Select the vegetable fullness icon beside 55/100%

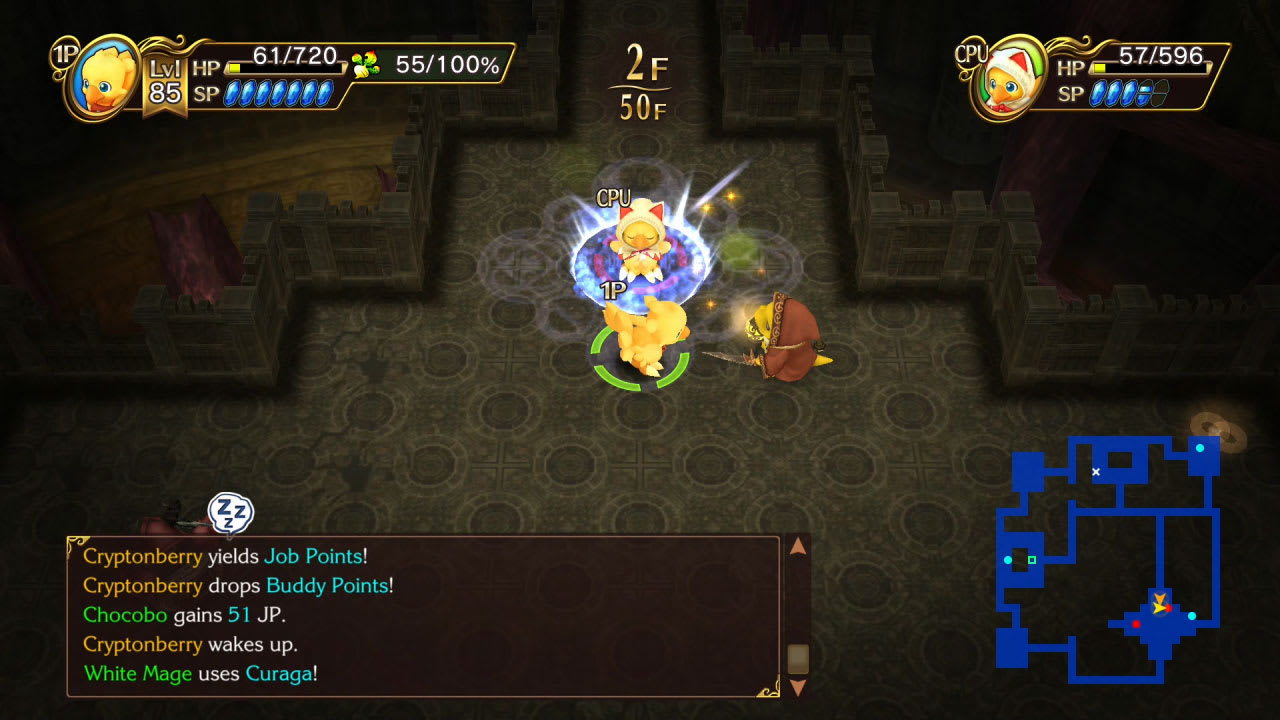pyautogui.click(x=368, y=62)
